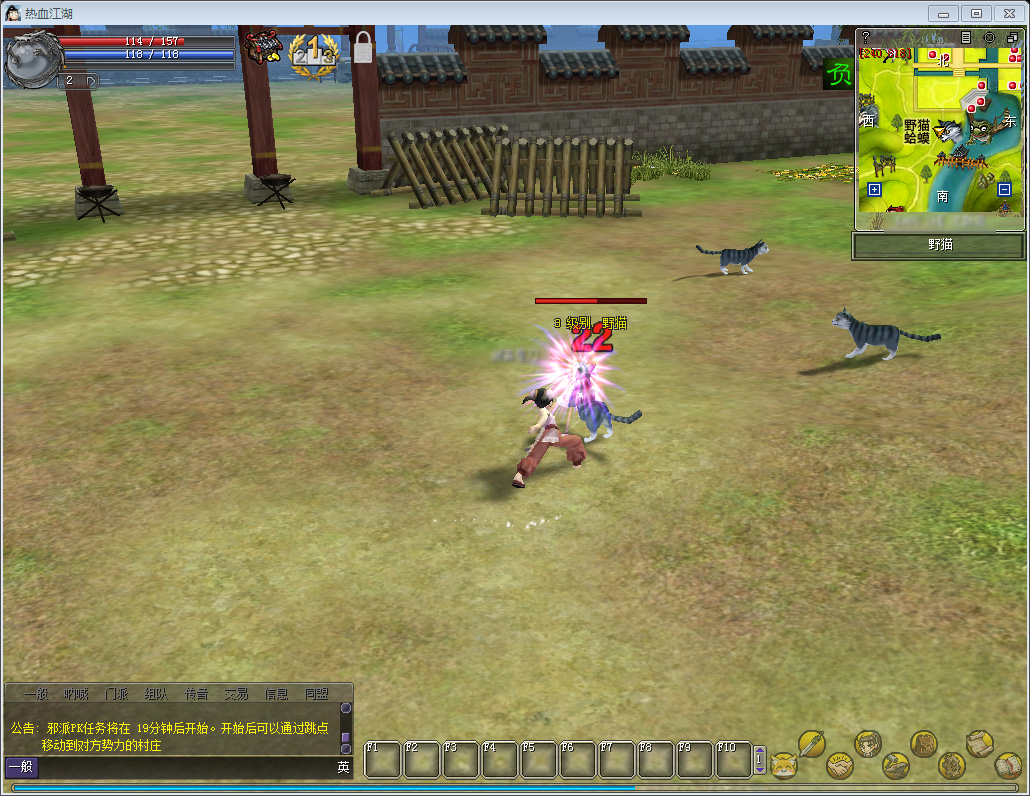Open the 门派 chat tab
This screenshot has height=796, width=1030.
(x=116, y=694)
